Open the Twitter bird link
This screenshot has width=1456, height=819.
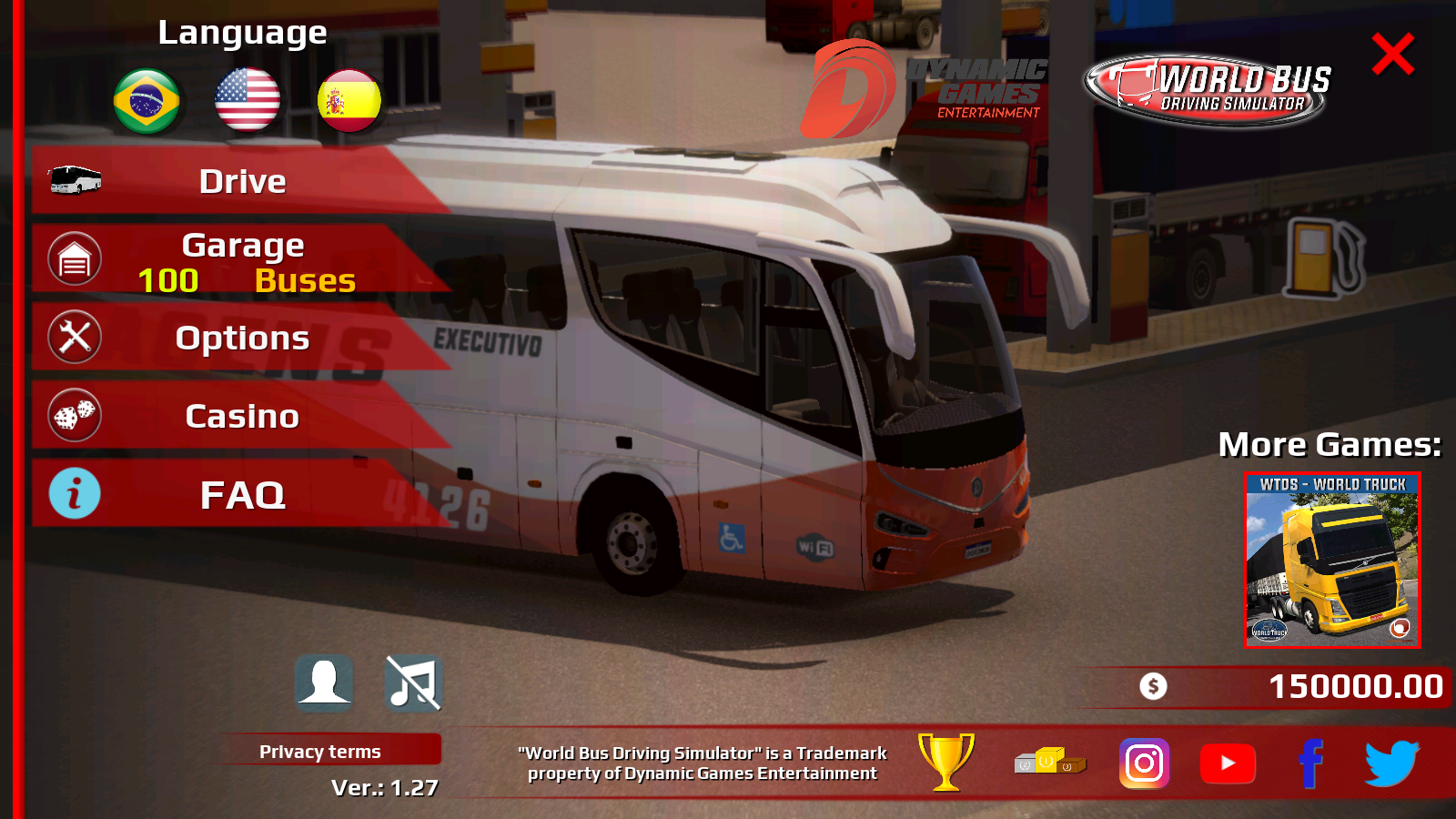1391,763
